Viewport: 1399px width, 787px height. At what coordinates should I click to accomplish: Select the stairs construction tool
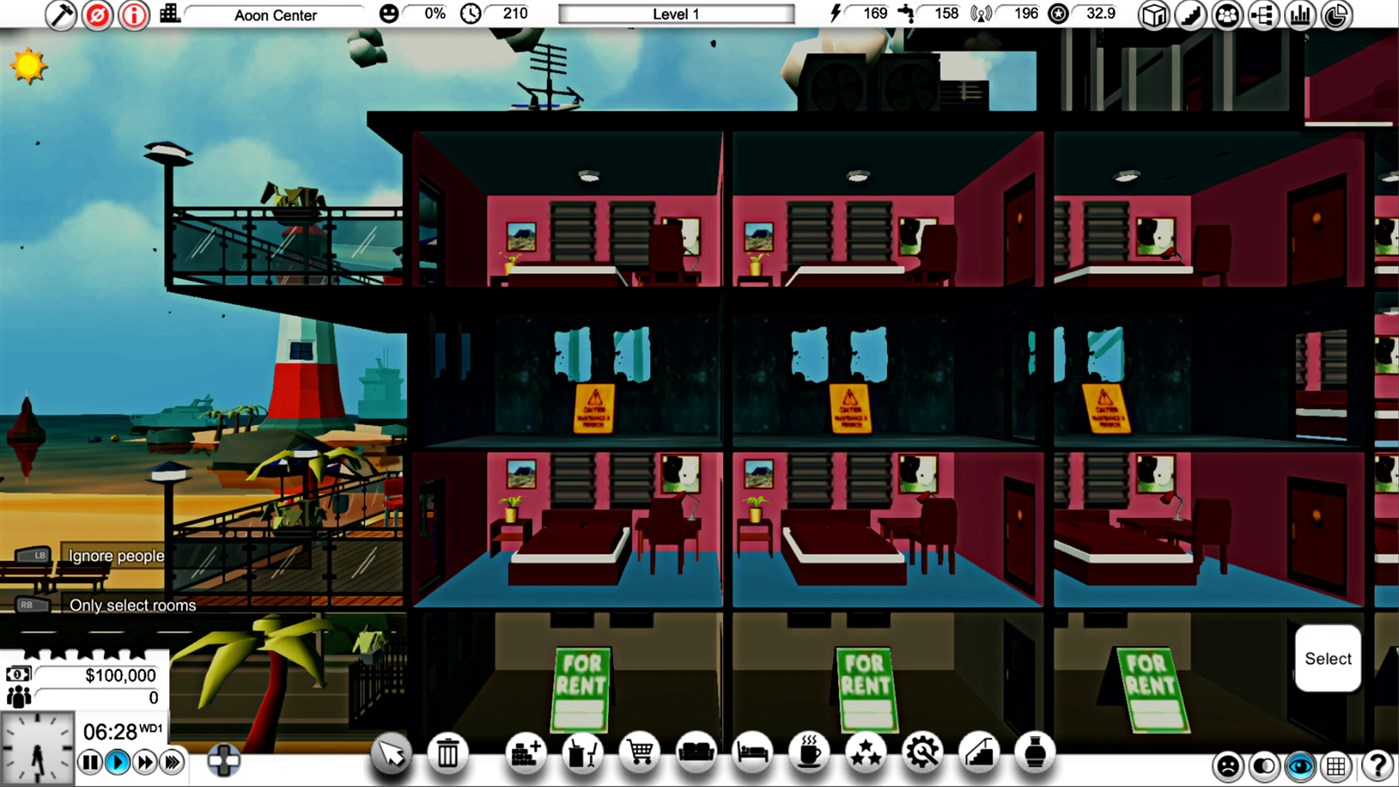(980, 752)
